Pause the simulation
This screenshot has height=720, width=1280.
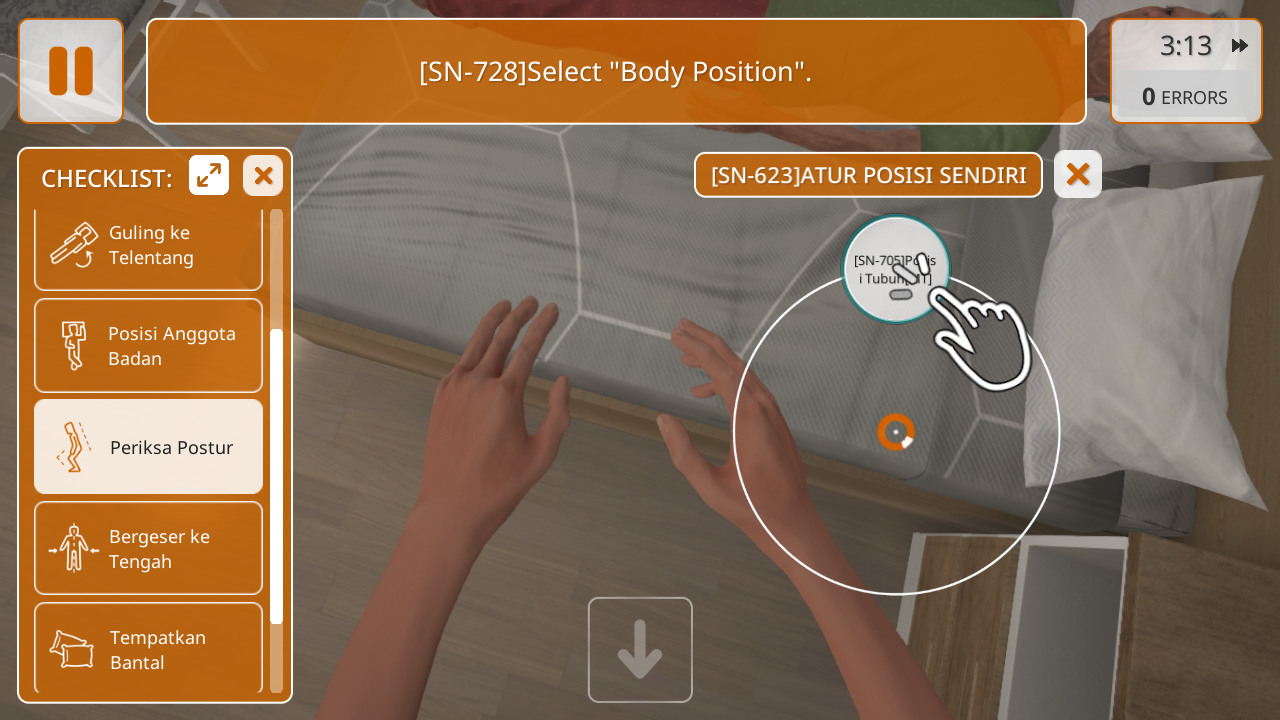[71, 71]
